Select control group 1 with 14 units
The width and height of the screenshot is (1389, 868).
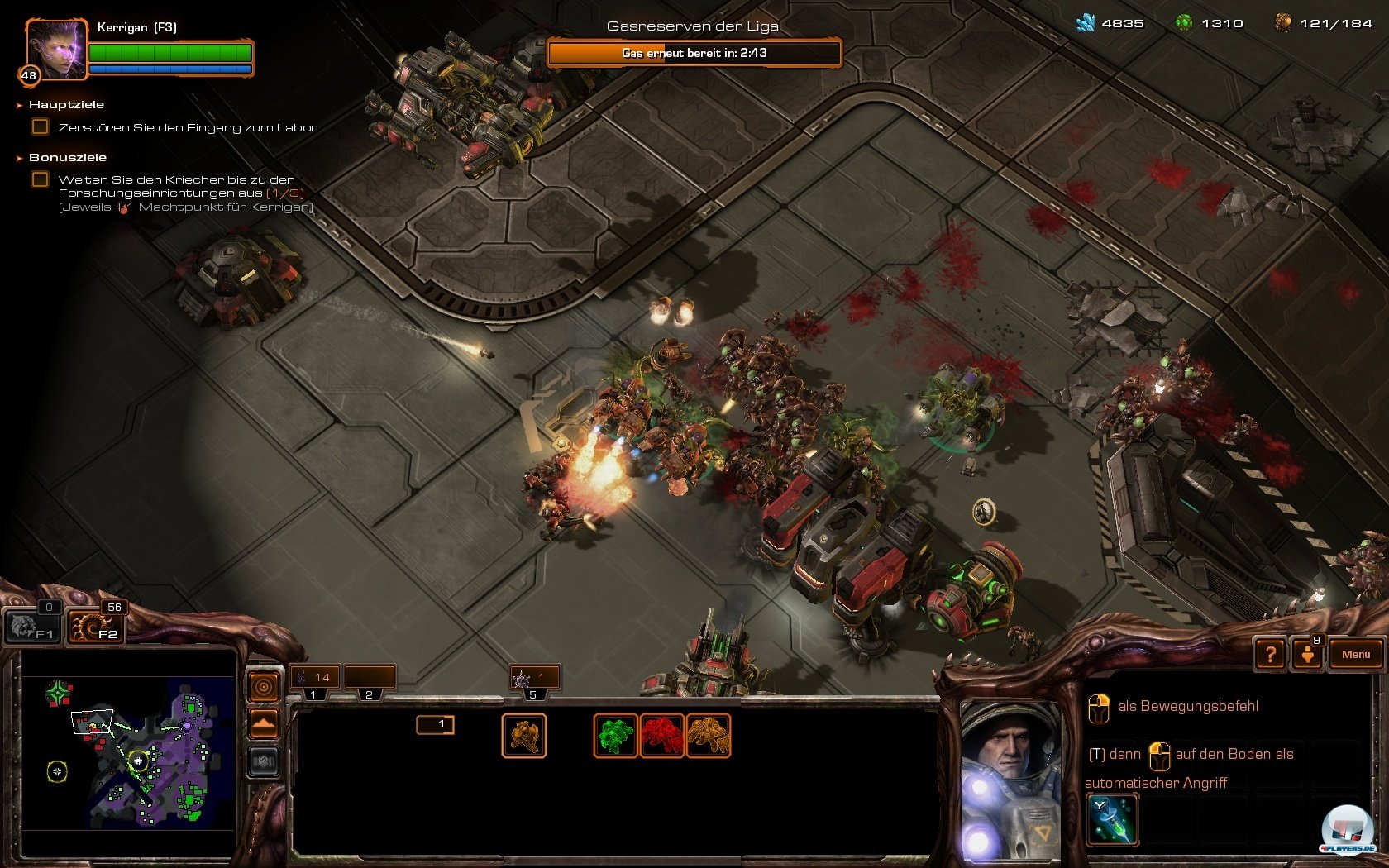click(313, 678)
